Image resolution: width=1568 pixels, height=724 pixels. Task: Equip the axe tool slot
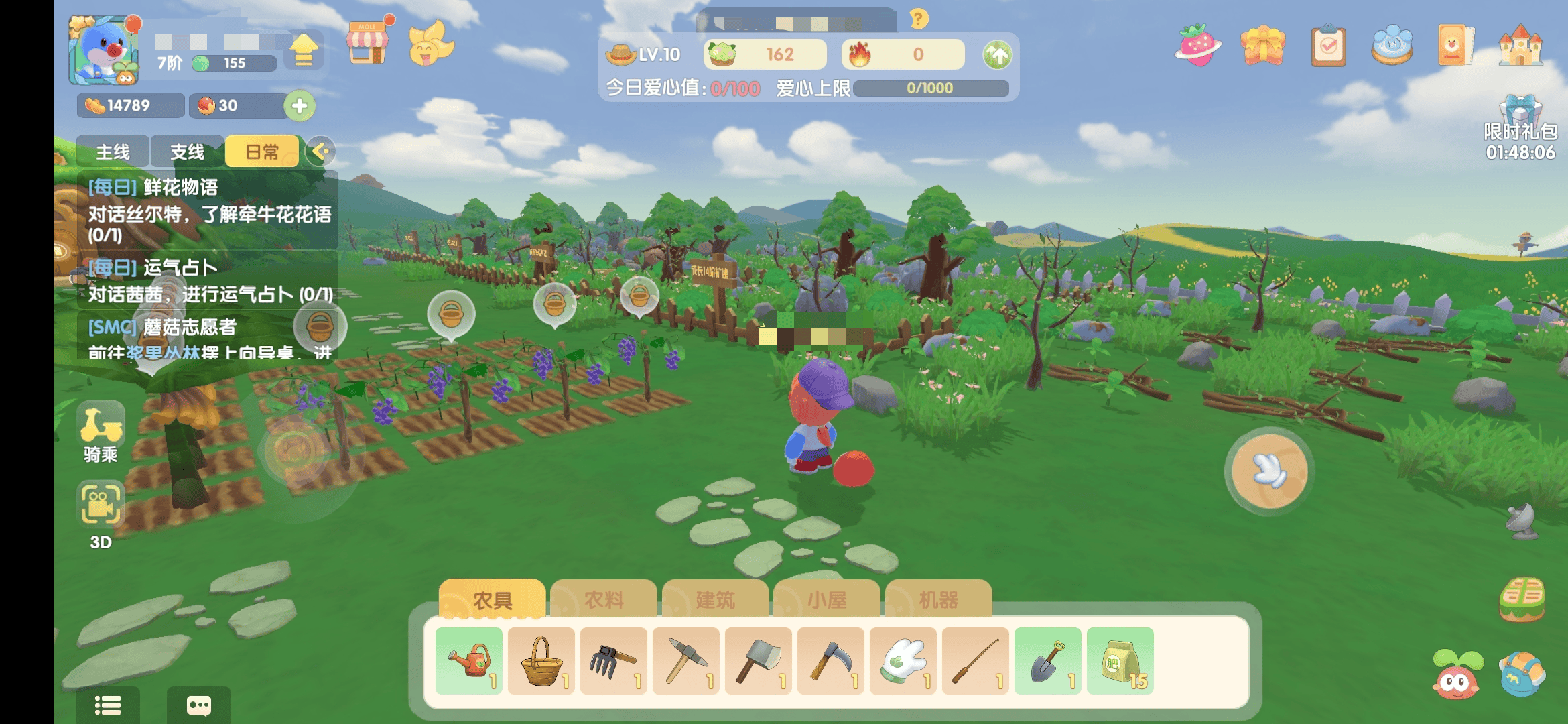click(x=759, y=661)
